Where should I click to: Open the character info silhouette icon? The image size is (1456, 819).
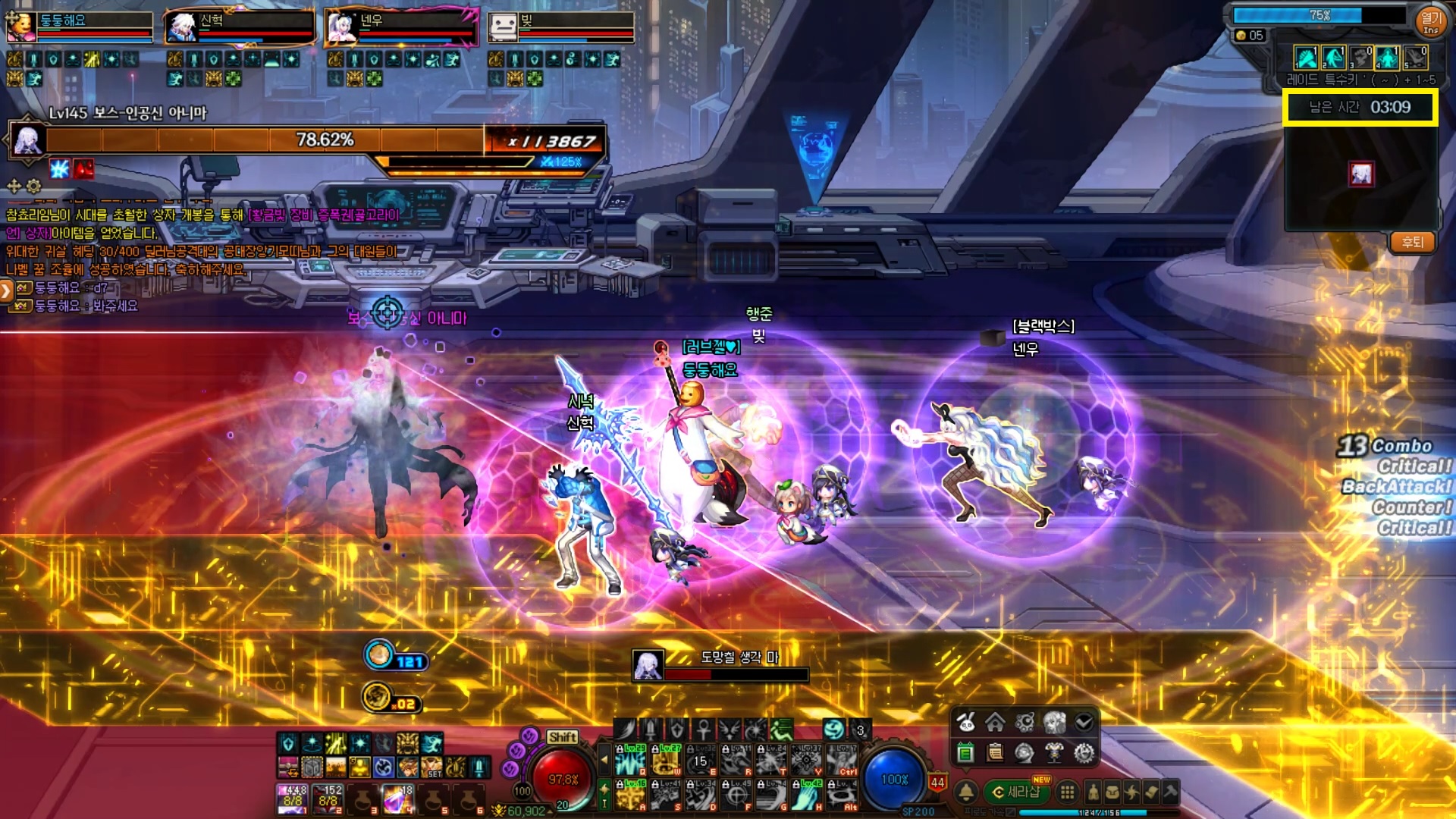(1093, 792)
